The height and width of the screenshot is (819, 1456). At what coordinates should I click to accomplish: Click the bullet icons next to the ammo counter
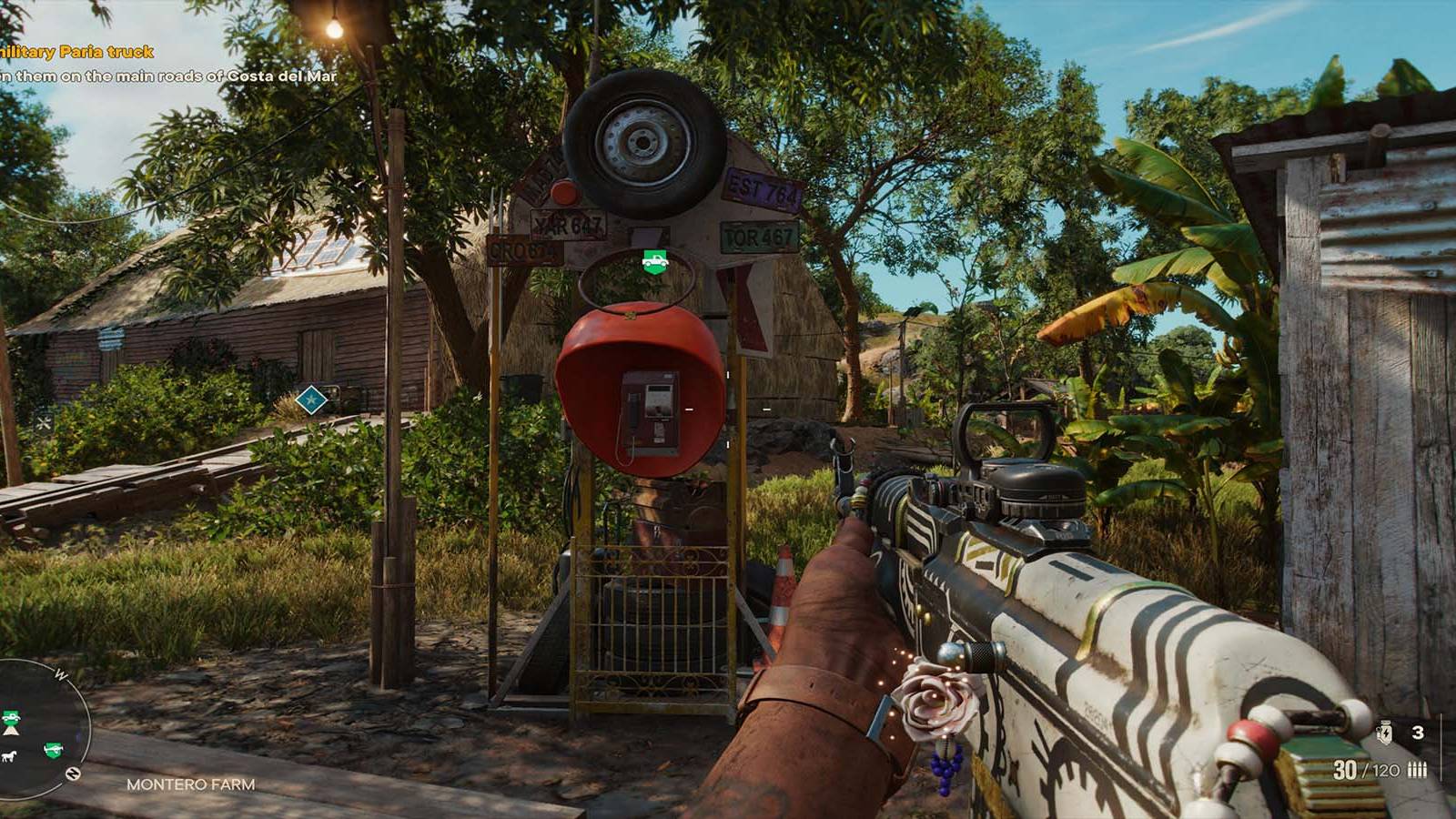pyautogui.click(x=1417, y=769)
